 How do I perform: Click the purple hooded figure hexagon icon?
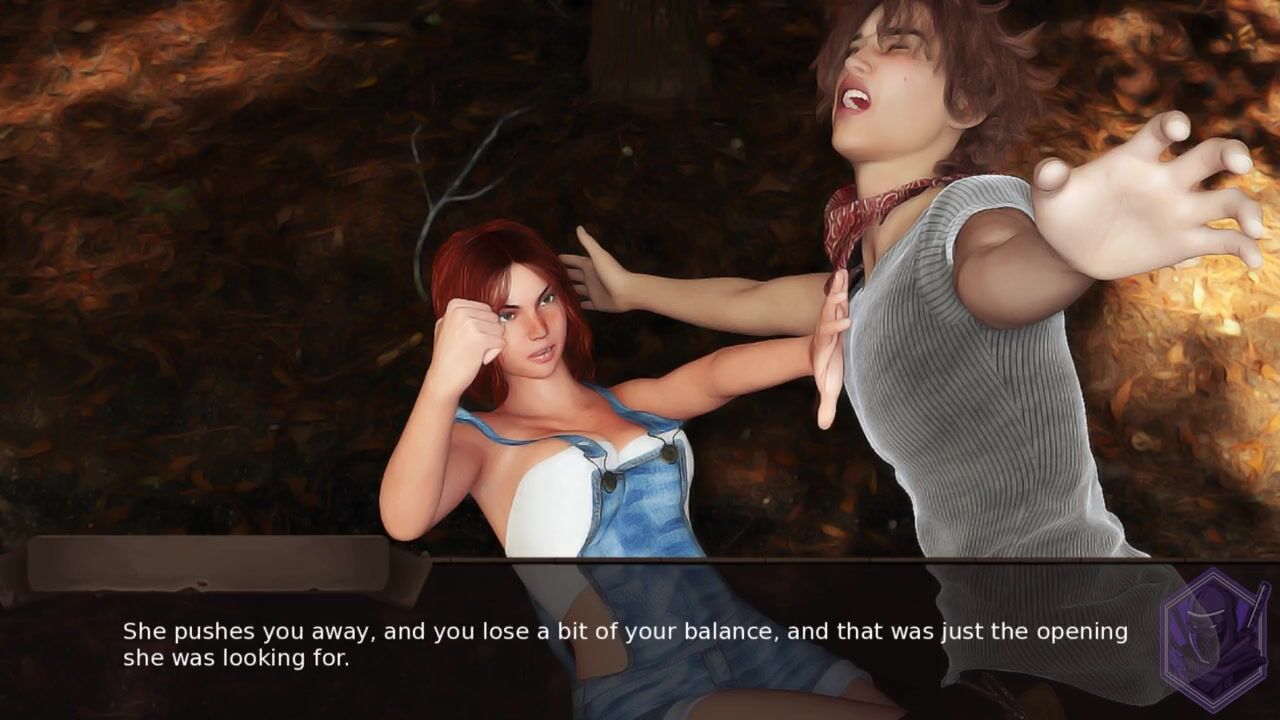[x=1214, y=639]
